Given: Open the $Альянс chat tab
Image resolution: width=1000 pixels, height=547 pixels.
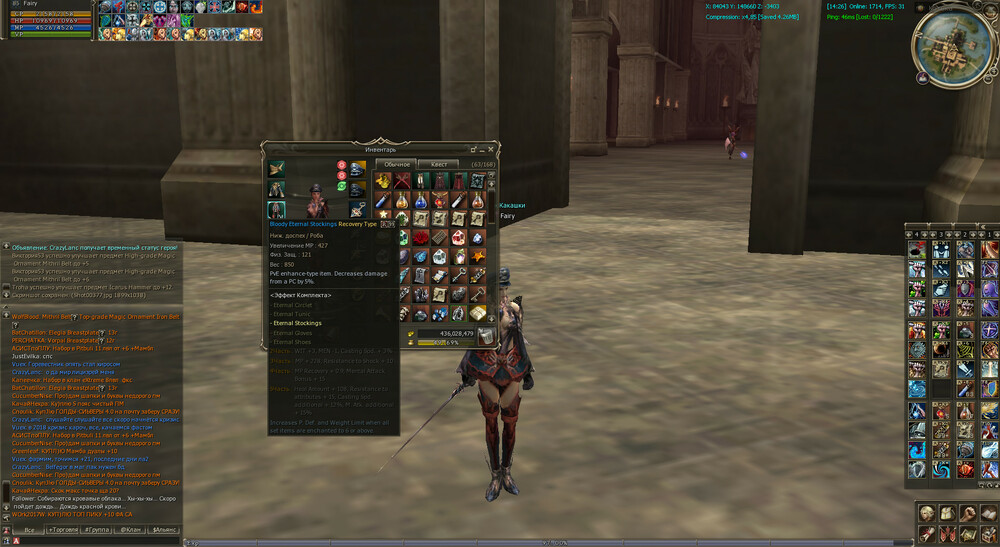Looking at the screenshot, I should pyautogui.click(x=163, y=529).
